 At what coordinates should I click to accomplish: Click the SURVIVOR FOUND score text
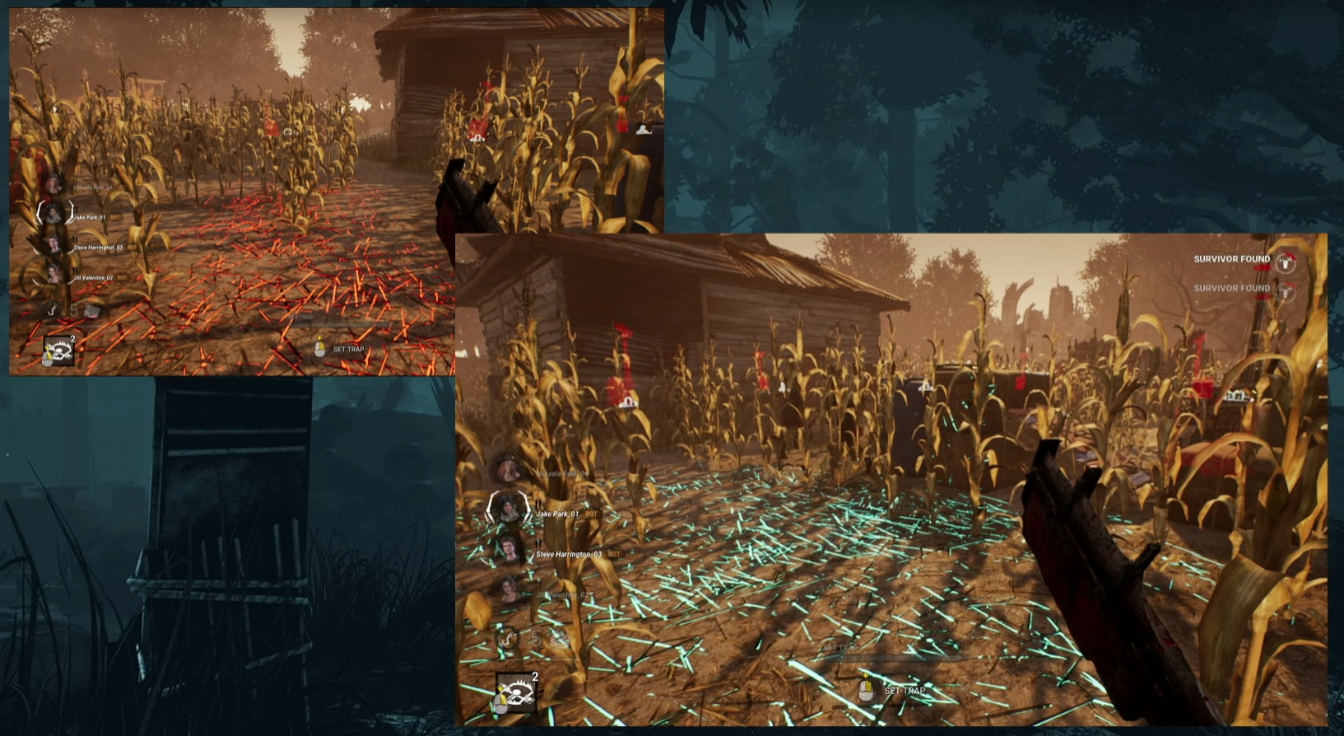click(1230, 258)
